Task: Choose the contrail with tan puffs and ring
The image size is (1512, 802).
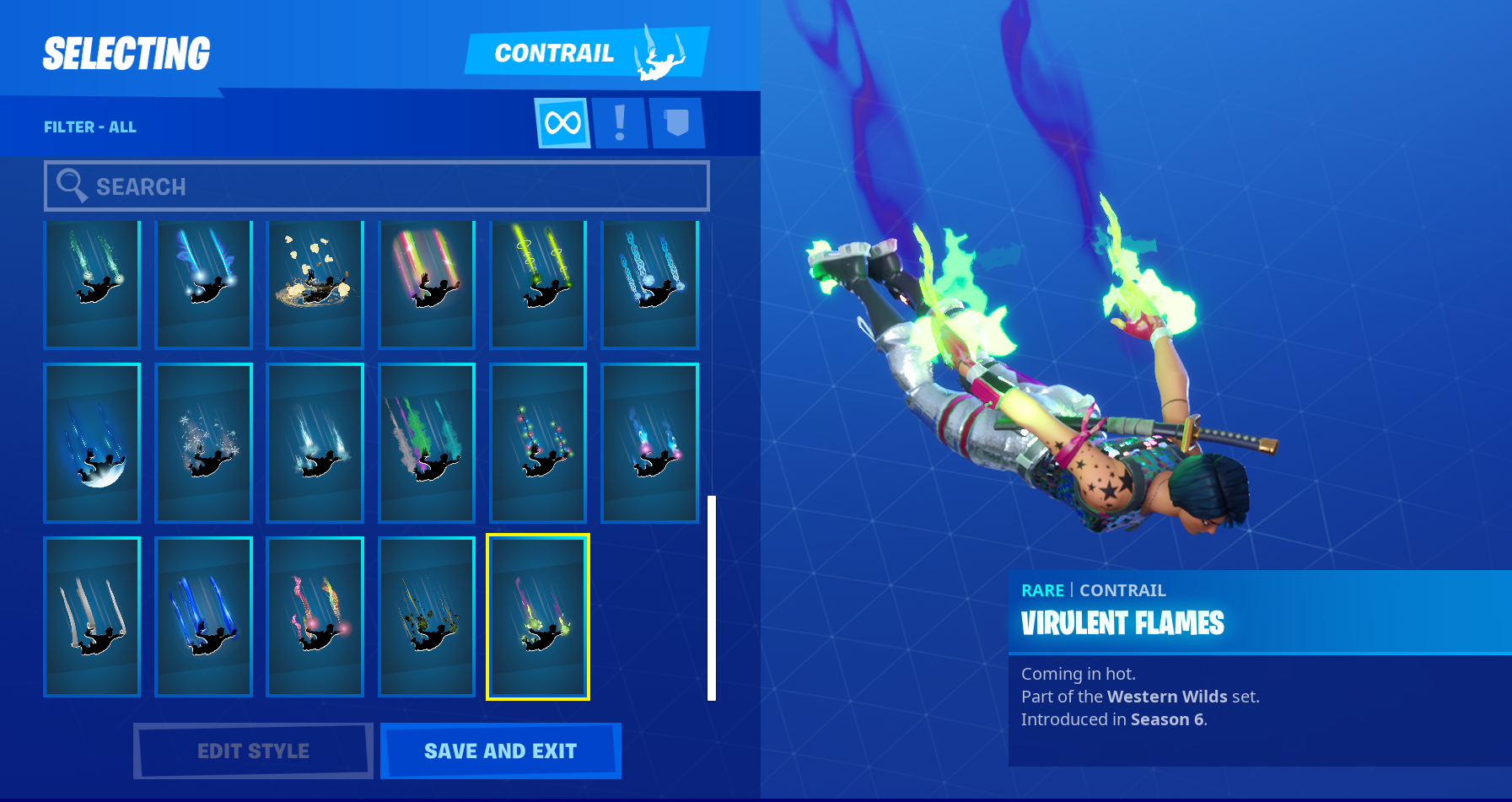Action: click(x=315, y=284)
